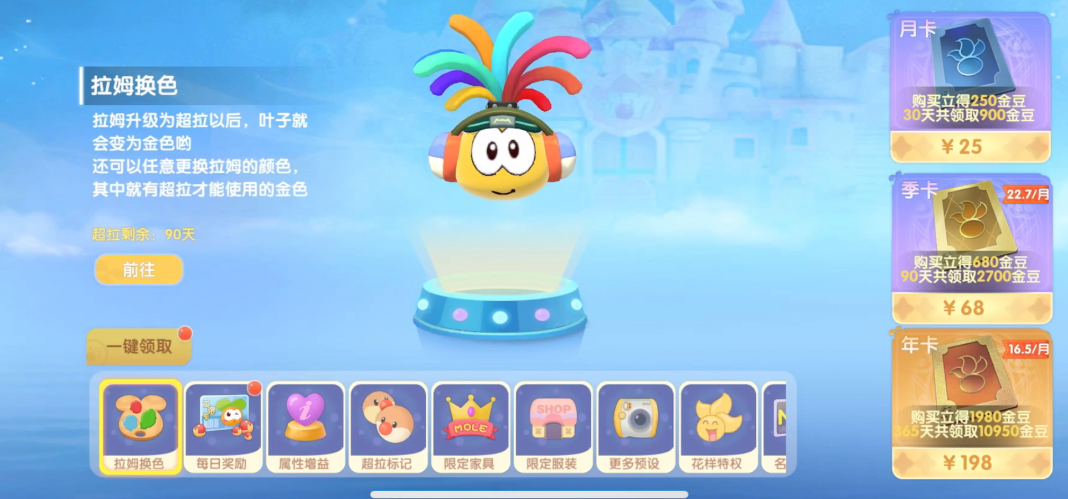Select the 拉姆换色 palette tab
This screenshot has height=499, width=1068.
pos(141,425)
